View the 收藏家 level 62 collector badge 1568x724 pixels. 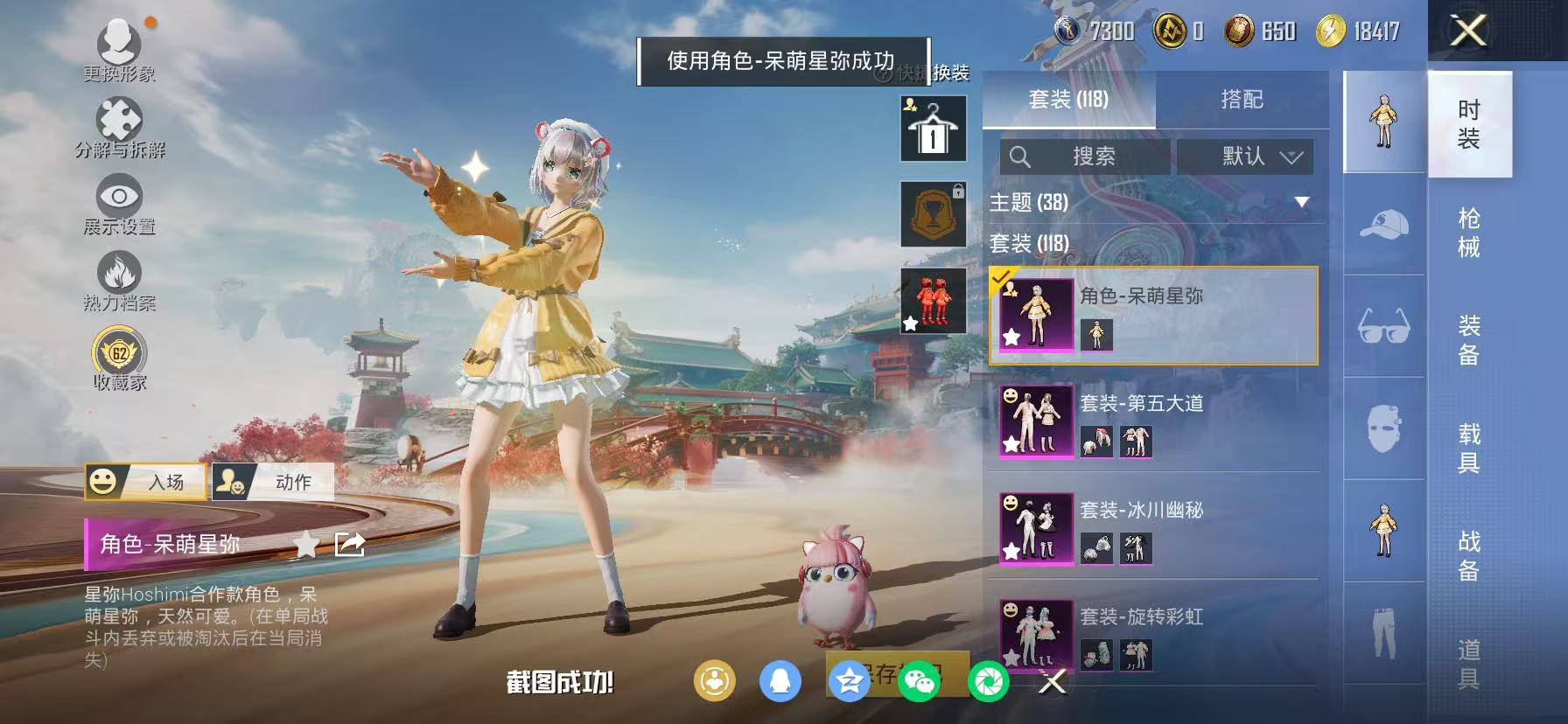point(121,352)
